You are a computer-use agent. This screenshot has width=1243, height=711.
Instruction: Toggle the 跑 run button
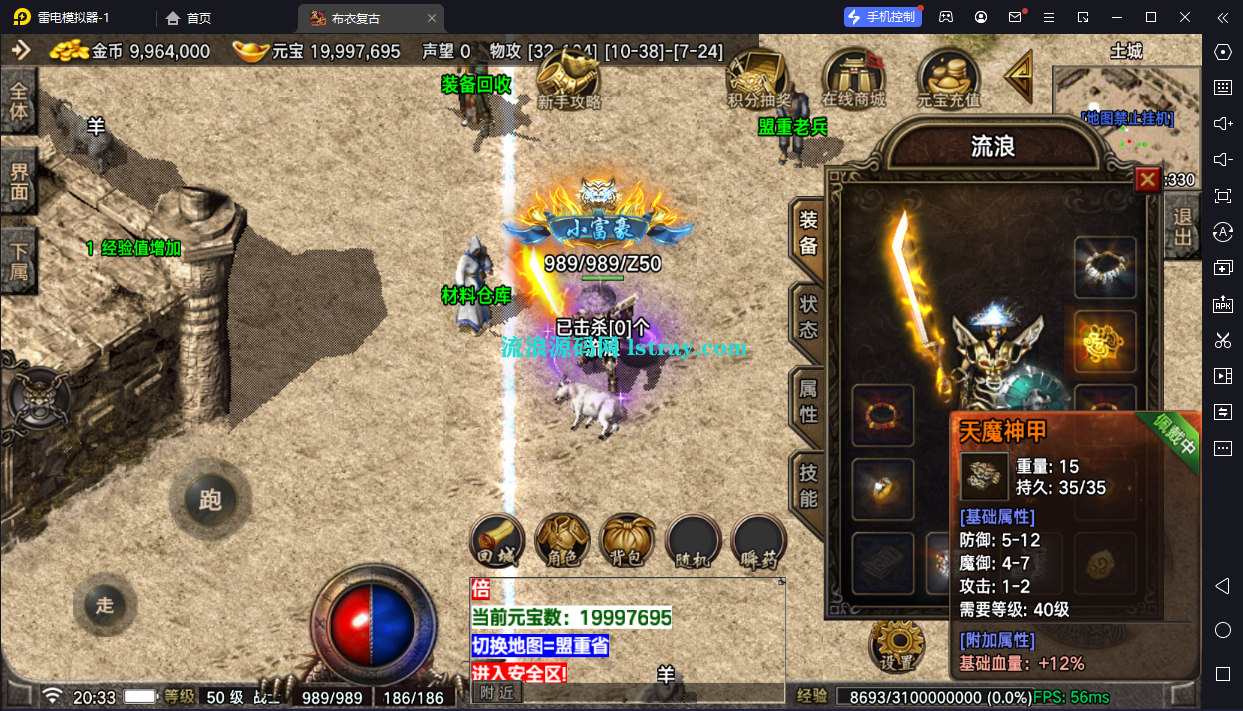pos(210,499)
